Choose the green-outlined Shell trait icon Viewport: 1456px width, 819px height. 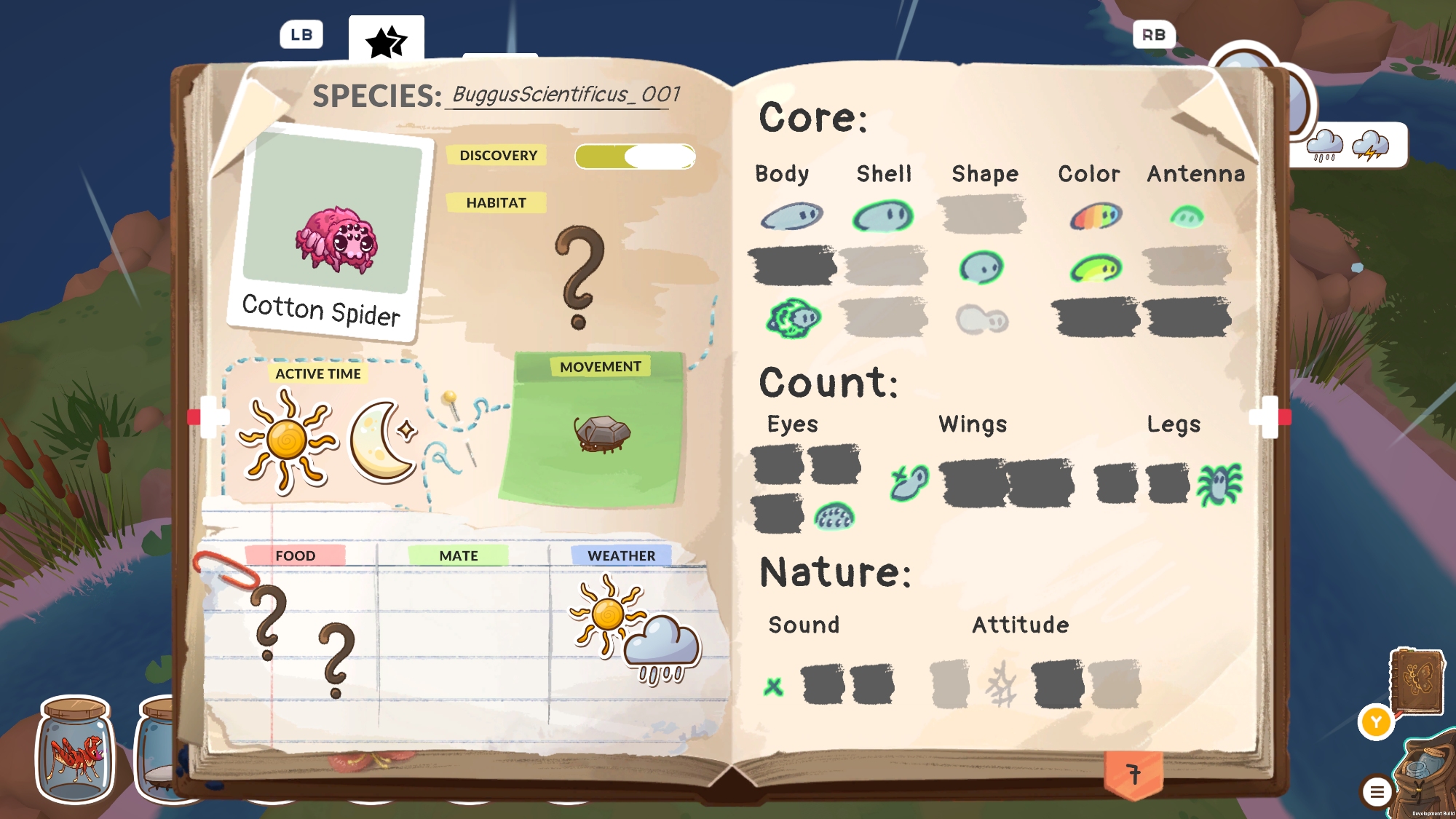pyautogui.click(x=883, y=216)
